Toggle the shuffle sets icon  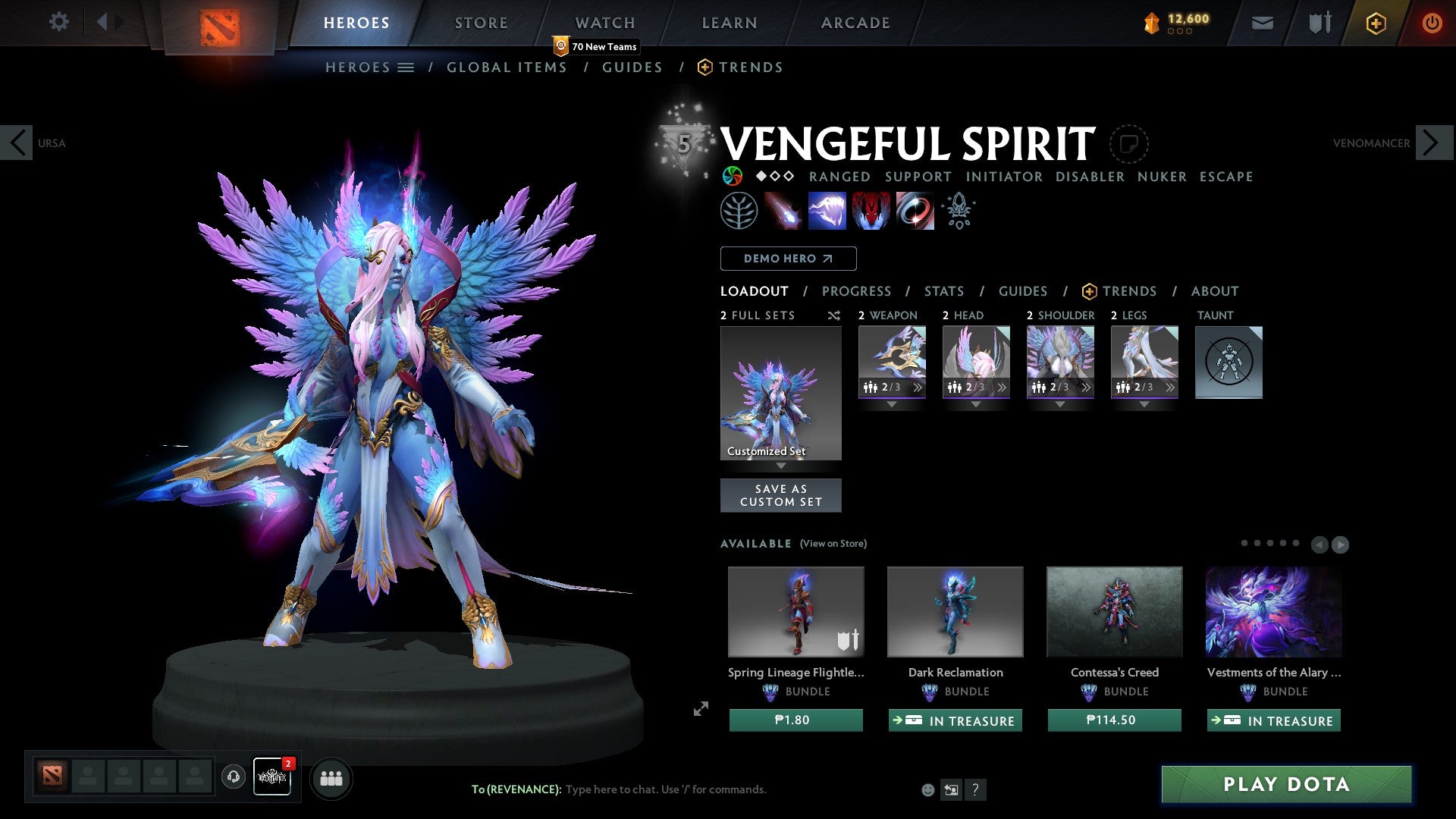click(x=833, y=315)
